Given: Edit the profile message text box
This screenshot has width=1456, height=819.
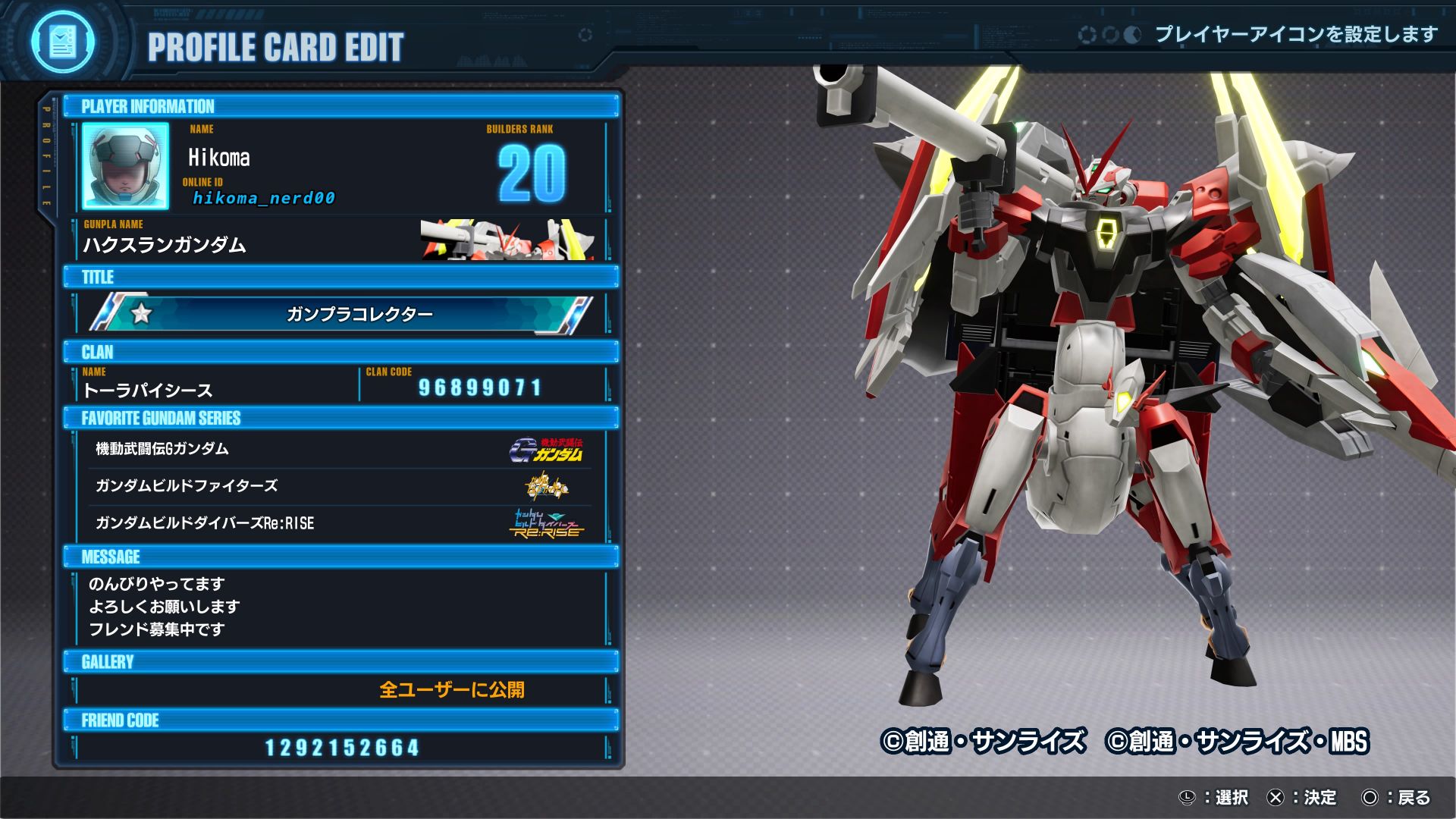Looking at the screenshot, I should 341,607.
